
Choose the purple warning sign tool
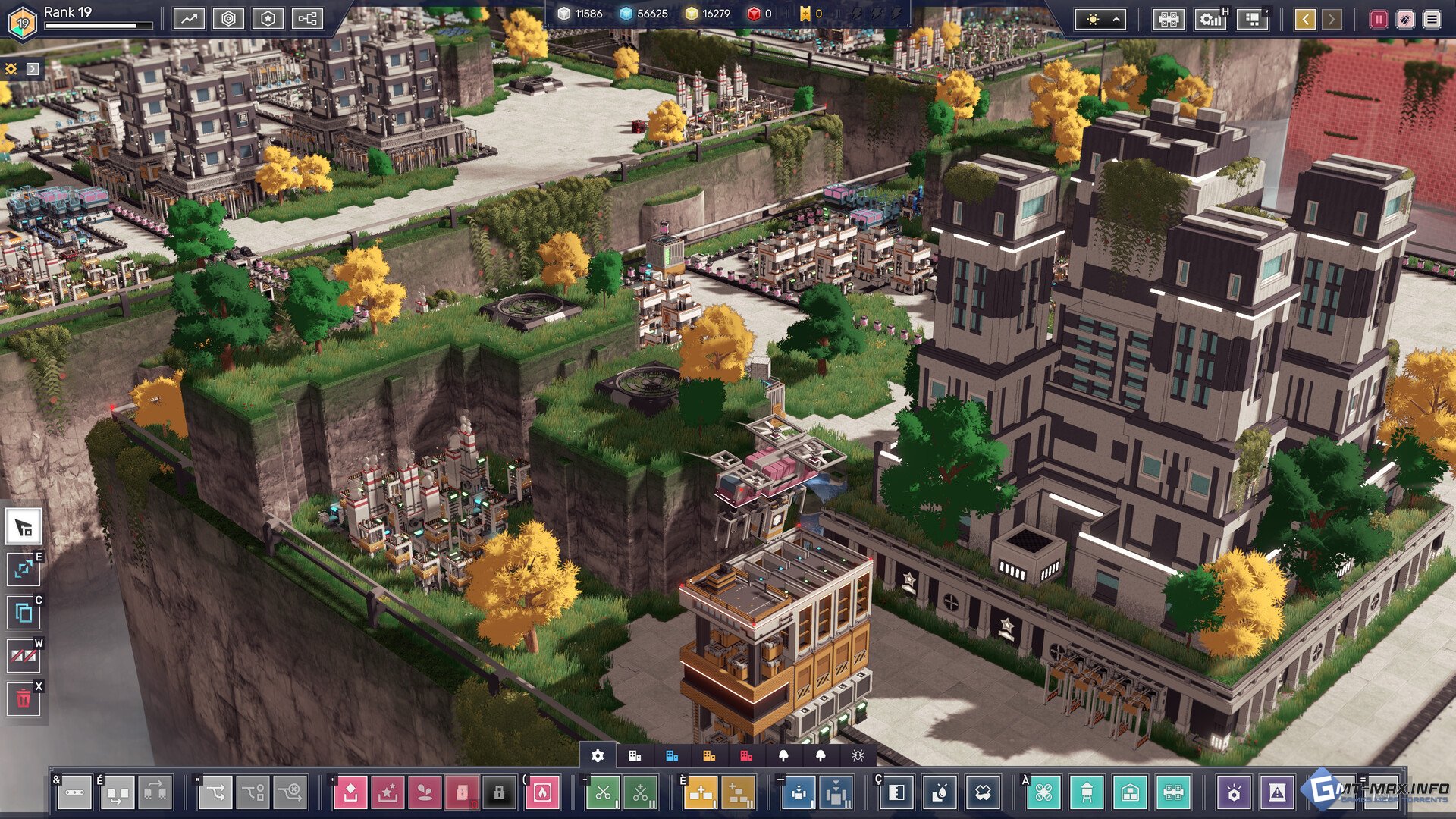pos(1277,793)
